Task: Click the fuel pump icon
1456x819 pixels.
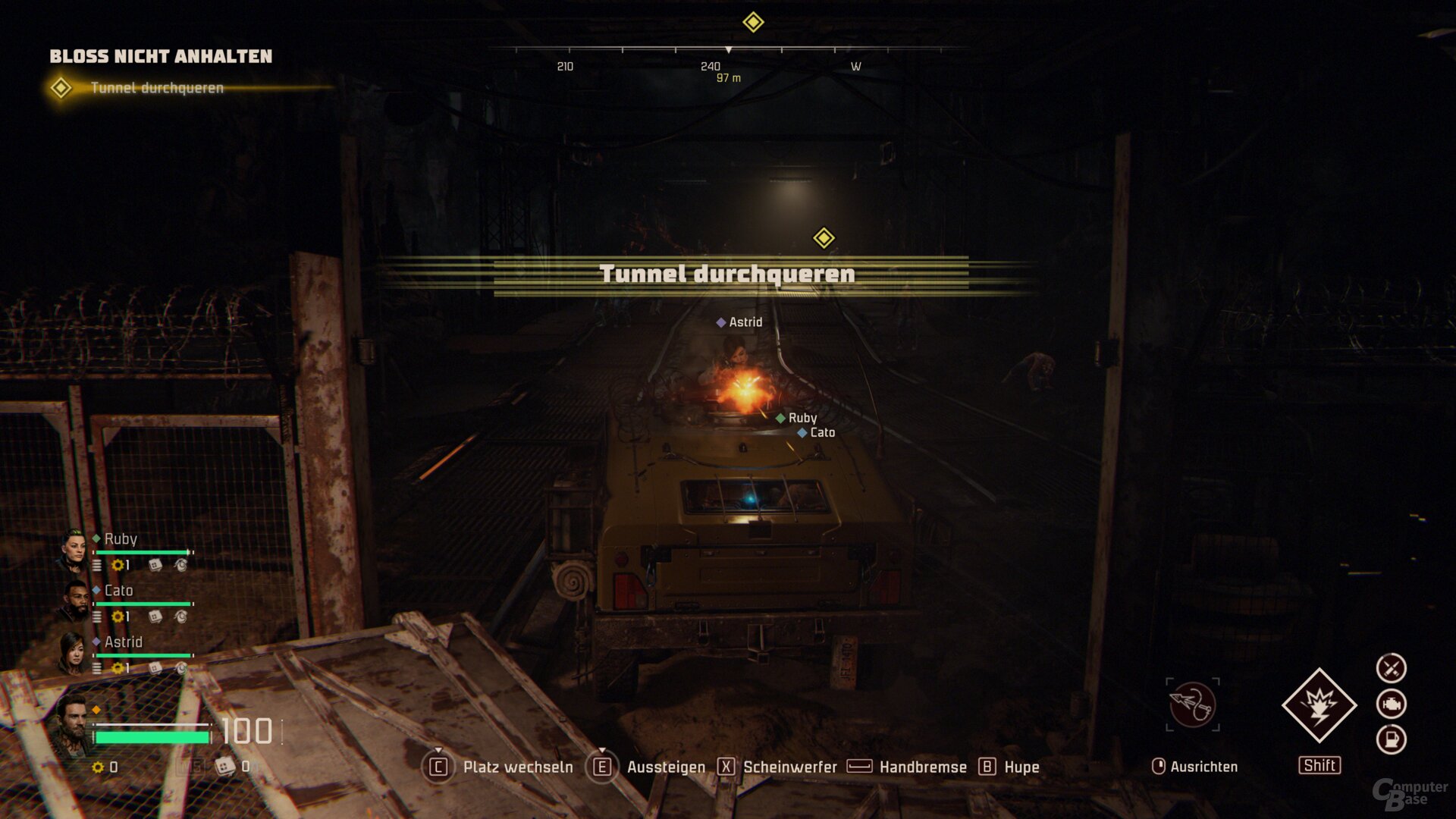Action: [1391, 739]
